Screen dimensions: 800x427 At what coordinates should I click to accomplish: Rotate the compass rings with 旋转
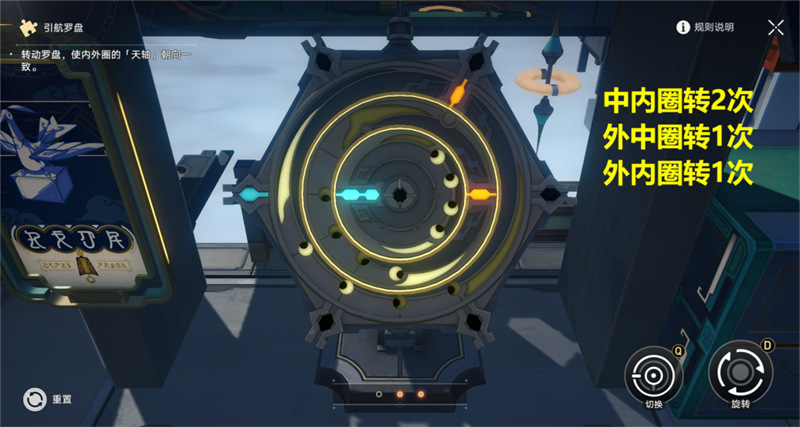point(739,375)
